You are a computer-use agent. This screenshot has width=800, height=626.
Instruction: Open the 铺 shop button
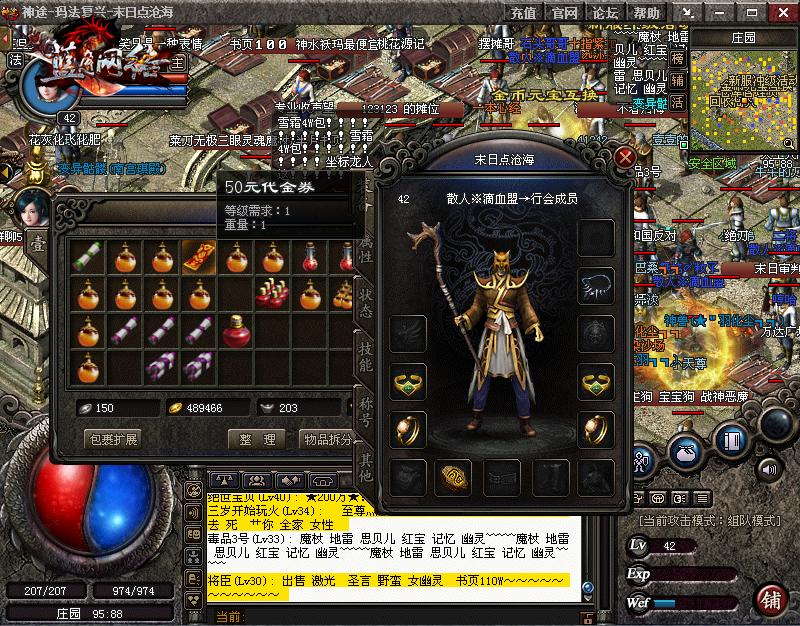pyautogui.click(x=770, y=599)
